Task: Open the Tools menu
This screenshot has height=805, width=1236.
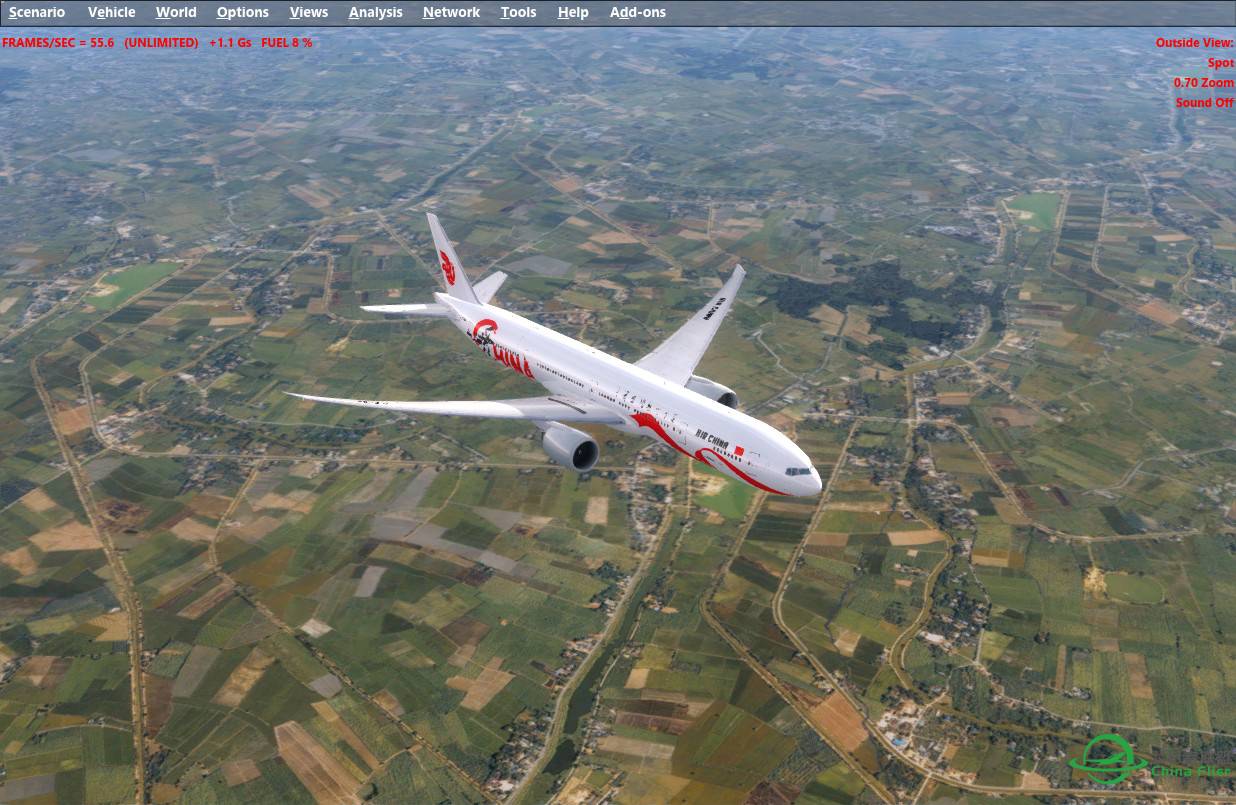Action: pos(518,12)
